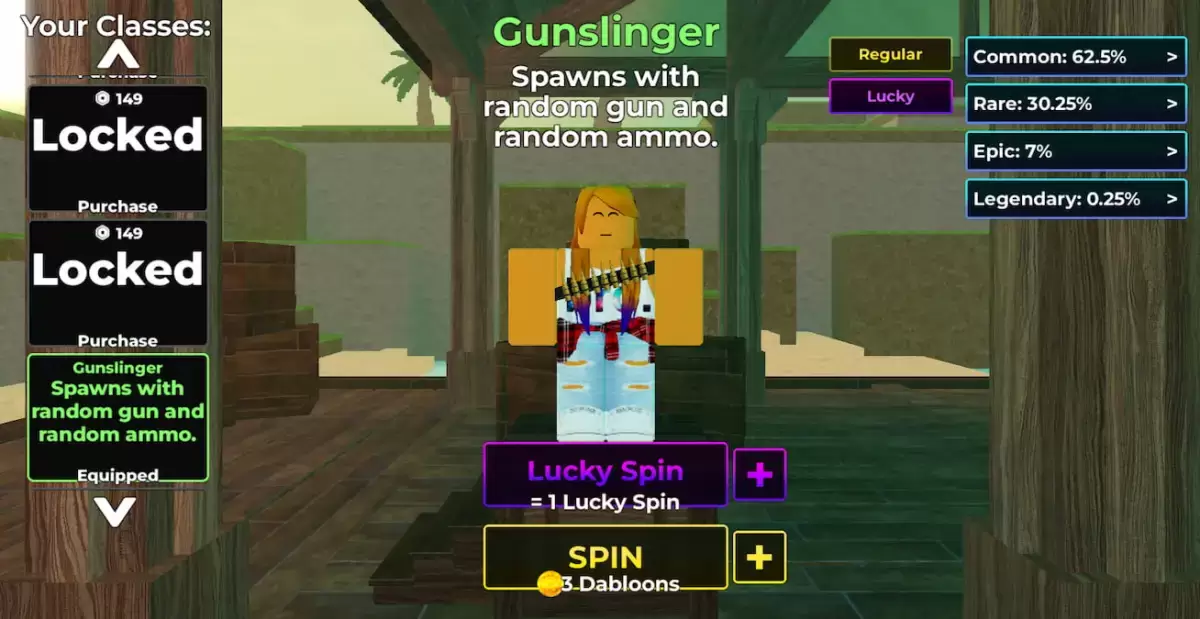Expand the Rare 30.25% rarity row
Screen dimensions: 1200x619
click(x=1075, y=104)
